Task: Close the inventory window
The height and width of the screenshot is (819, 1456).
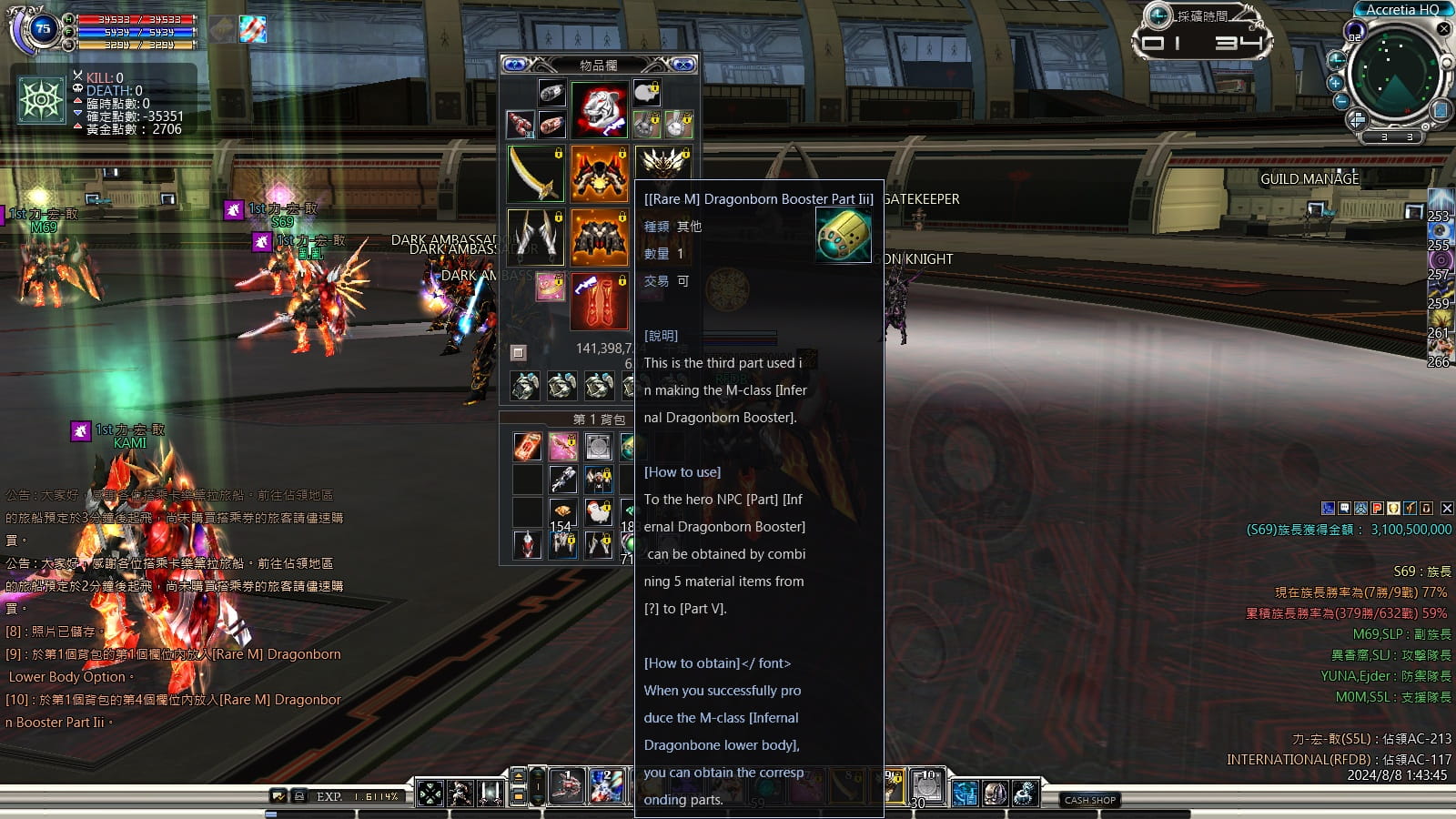Action: [682, 65]
